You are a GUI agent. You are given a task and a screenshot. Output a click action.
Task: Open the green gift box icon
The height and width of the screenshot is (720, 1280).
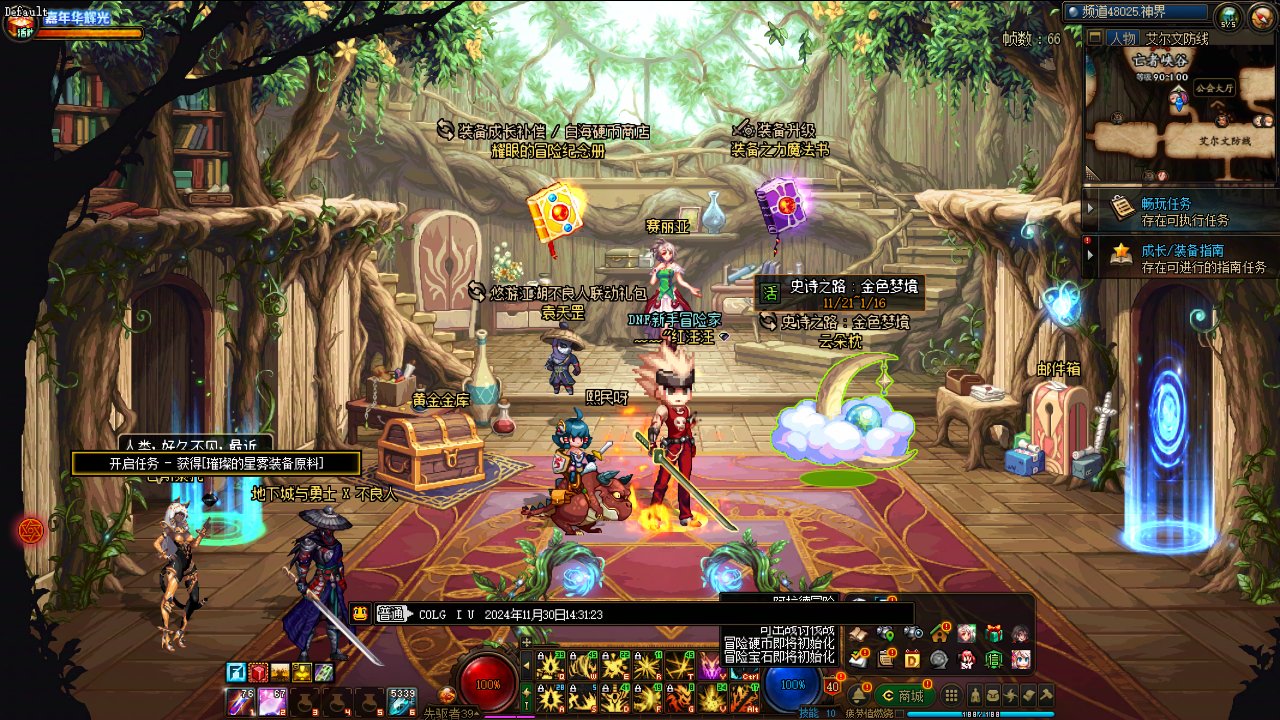[993, 633]
